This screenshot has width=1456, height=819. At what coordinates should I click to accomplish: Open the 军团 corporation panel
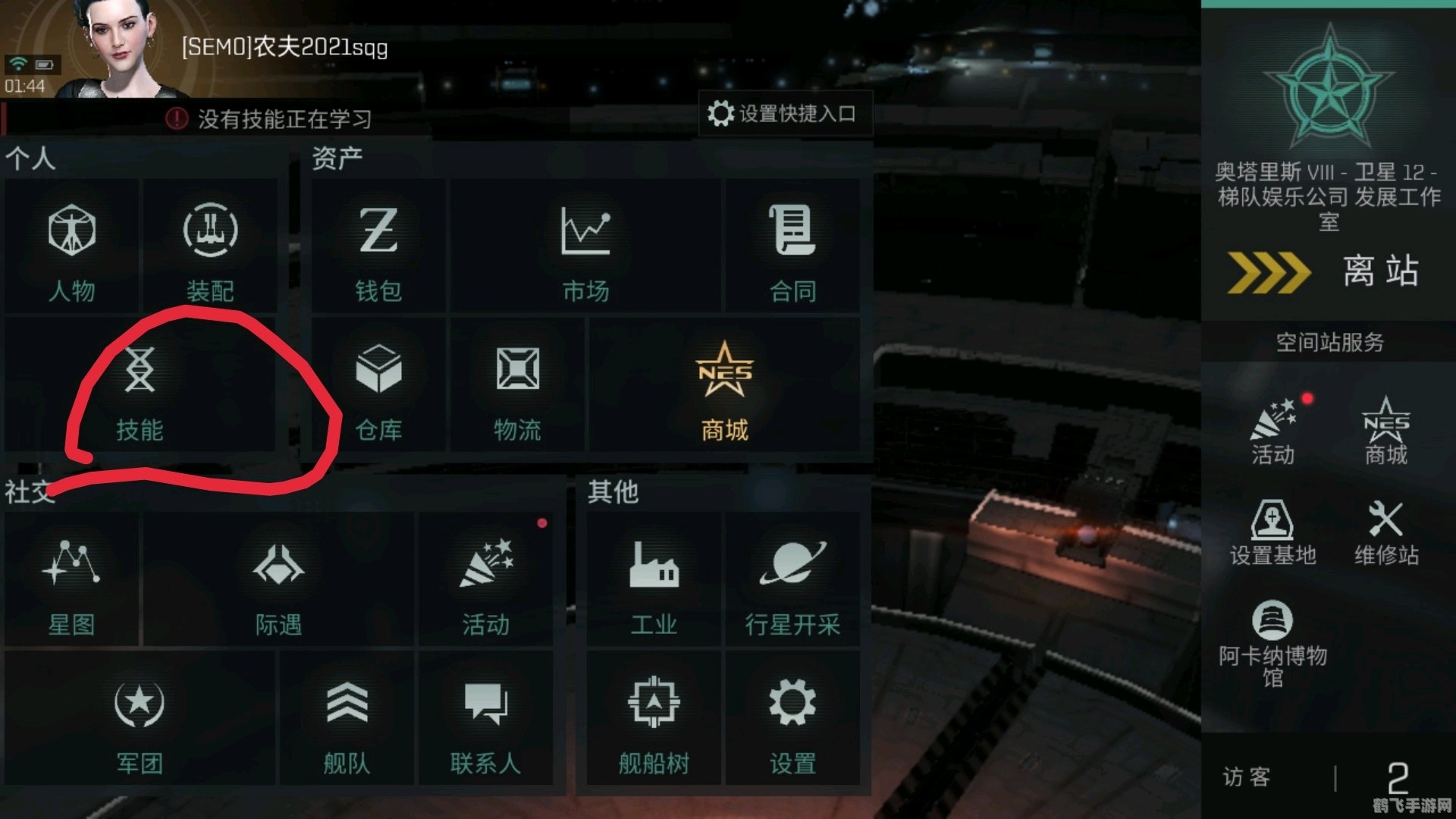click(140, 720)
